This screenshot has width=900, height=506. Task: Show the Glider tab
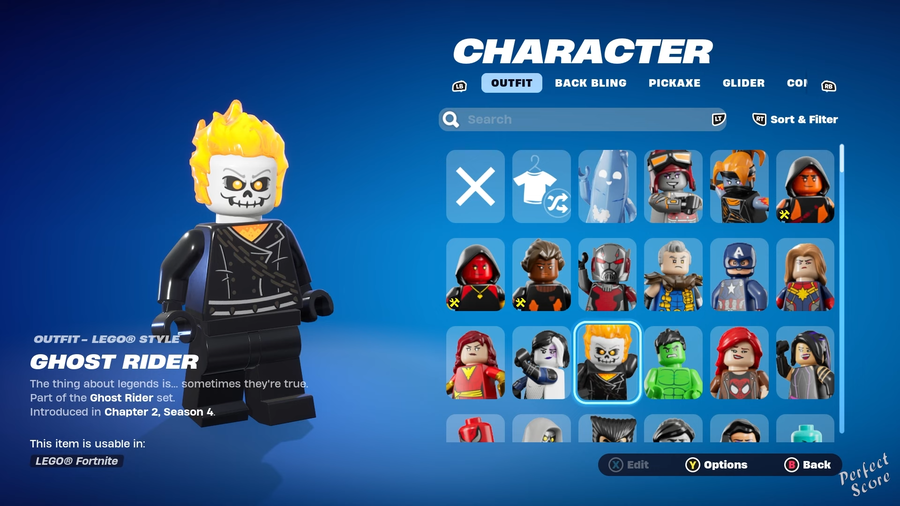click(x=743, y=83)
